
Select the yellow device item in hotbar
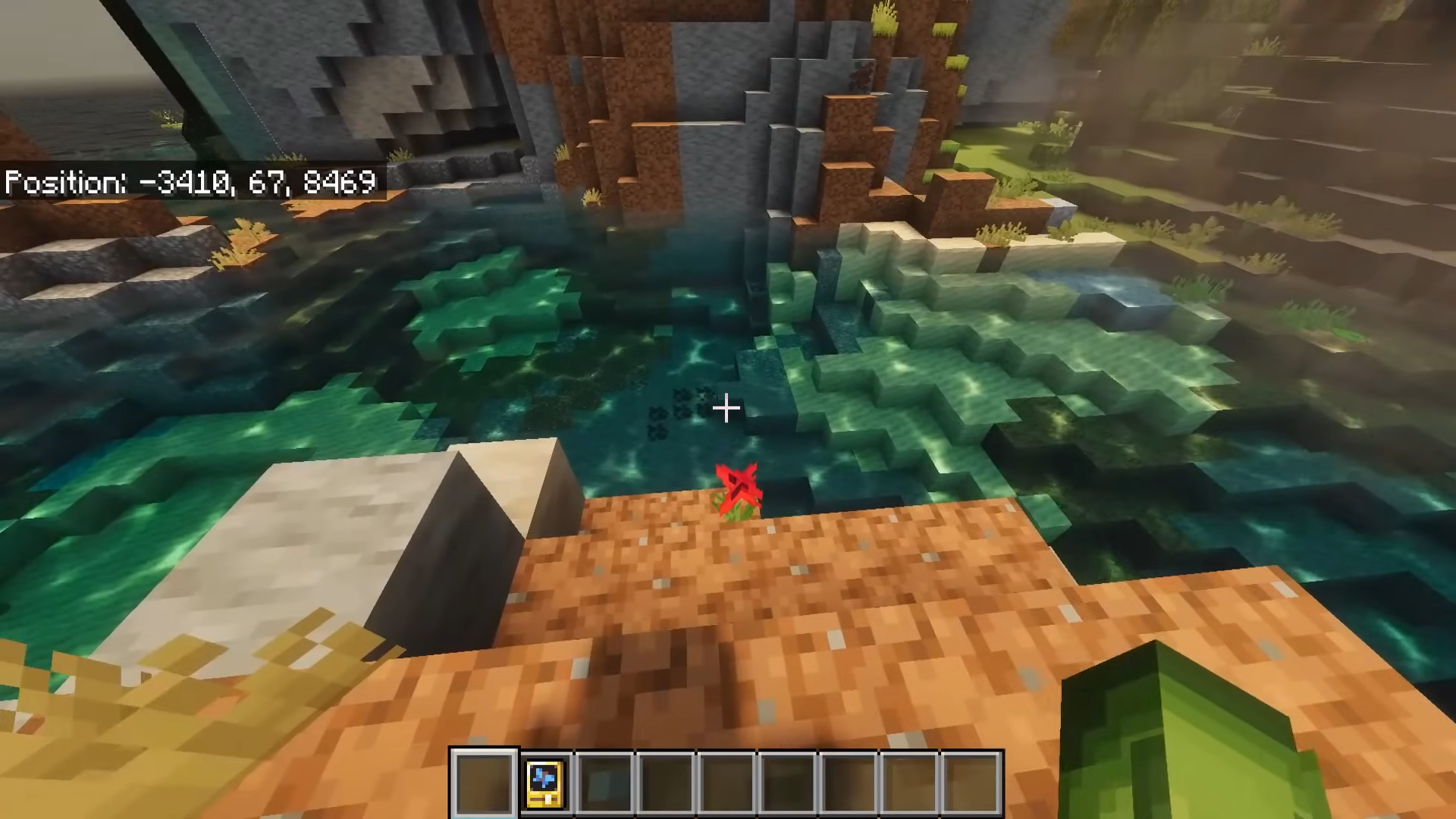point(544,783)
